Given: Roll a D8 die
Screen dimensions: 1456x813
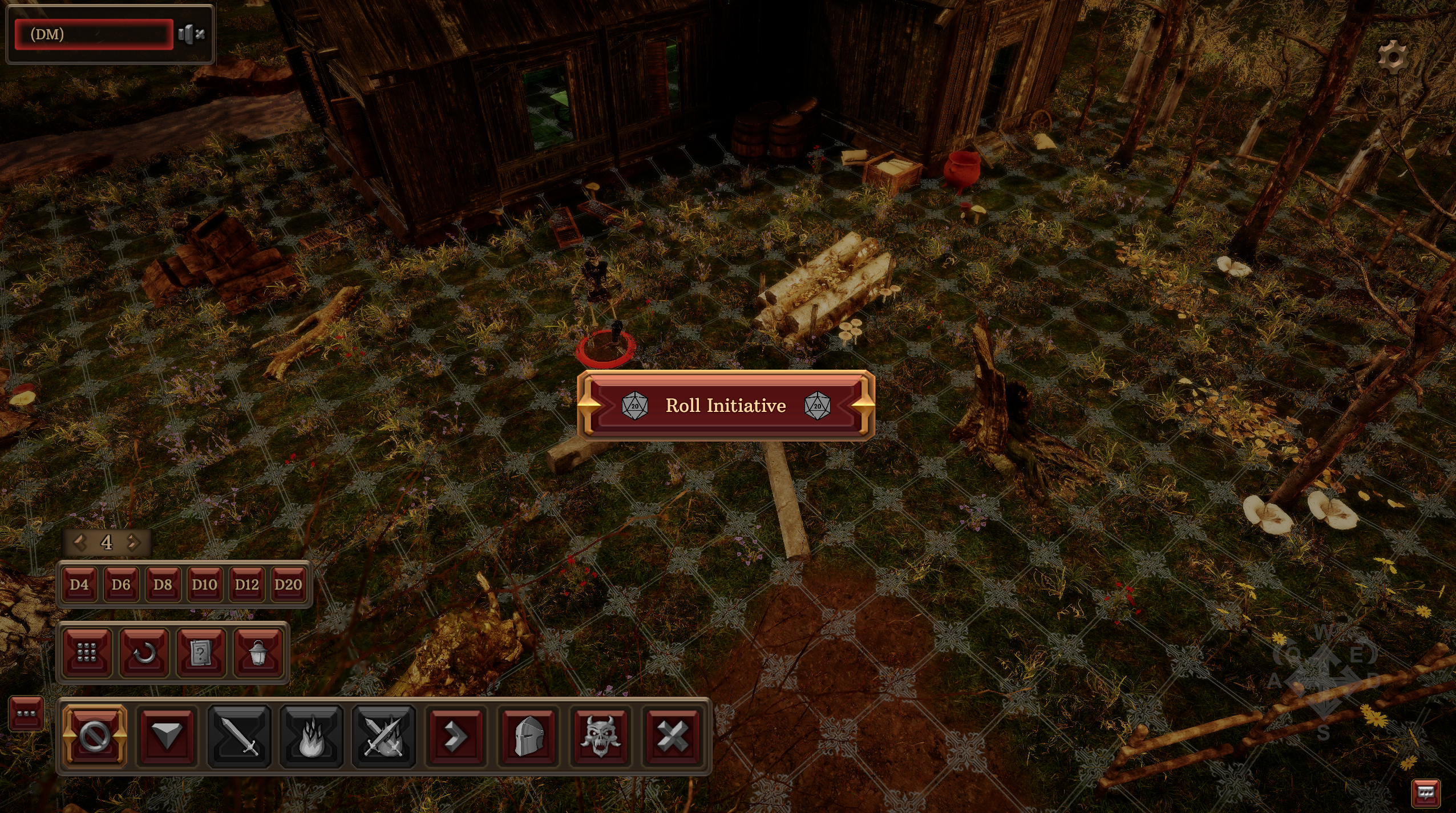Looking at the screenshot, I should pyautogui.click(x=163, y=584).
